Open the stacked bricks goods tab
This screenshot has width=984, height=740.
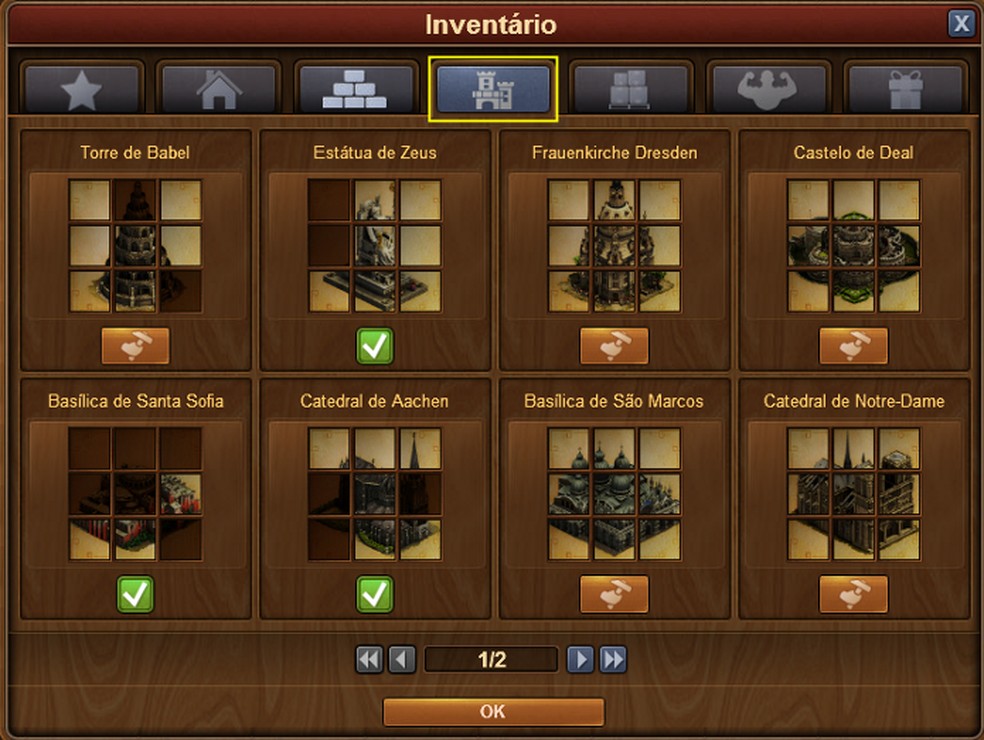tap(354, 90)
